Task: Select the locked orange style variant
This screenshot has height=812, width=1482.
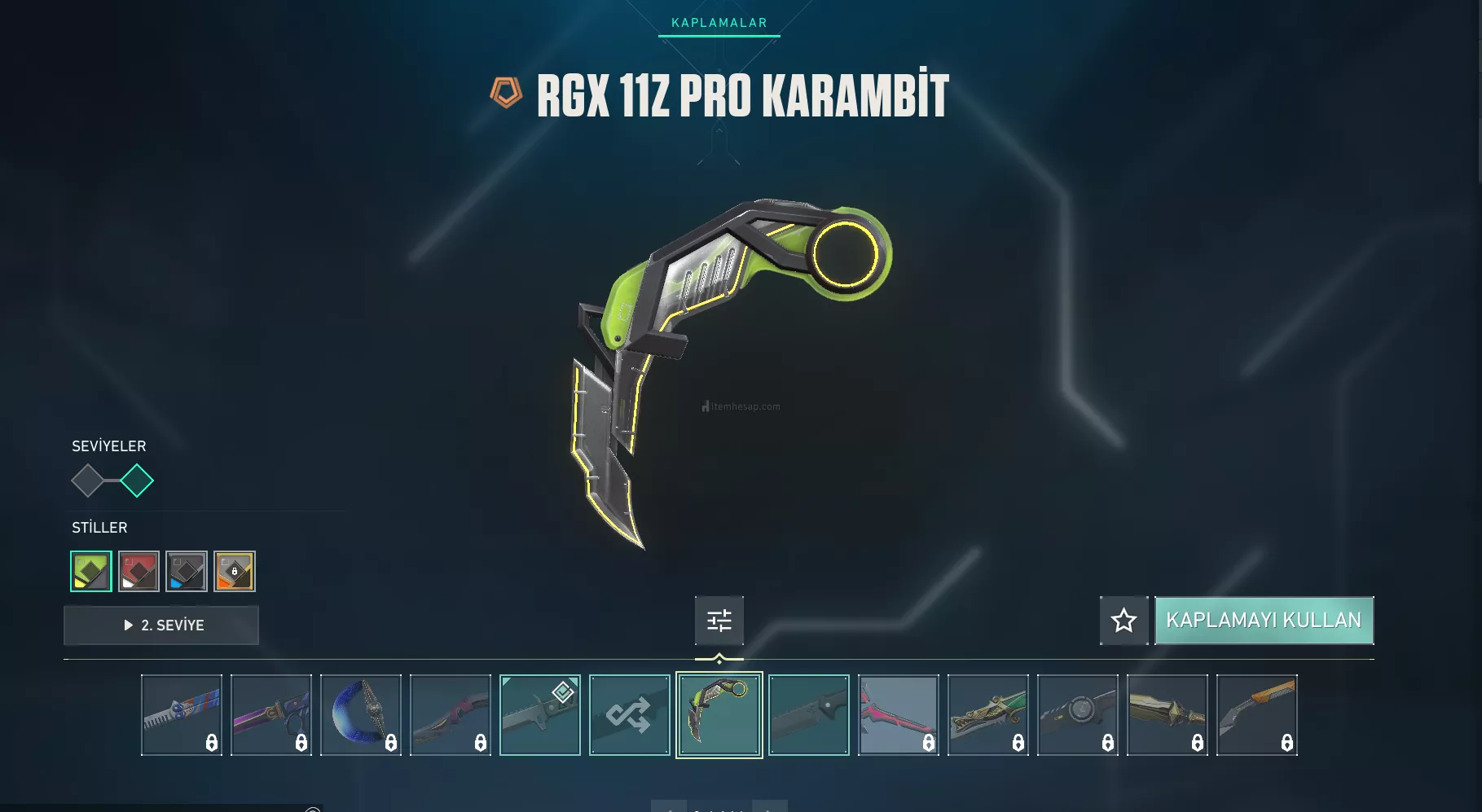Action: (x=235, y=571)
